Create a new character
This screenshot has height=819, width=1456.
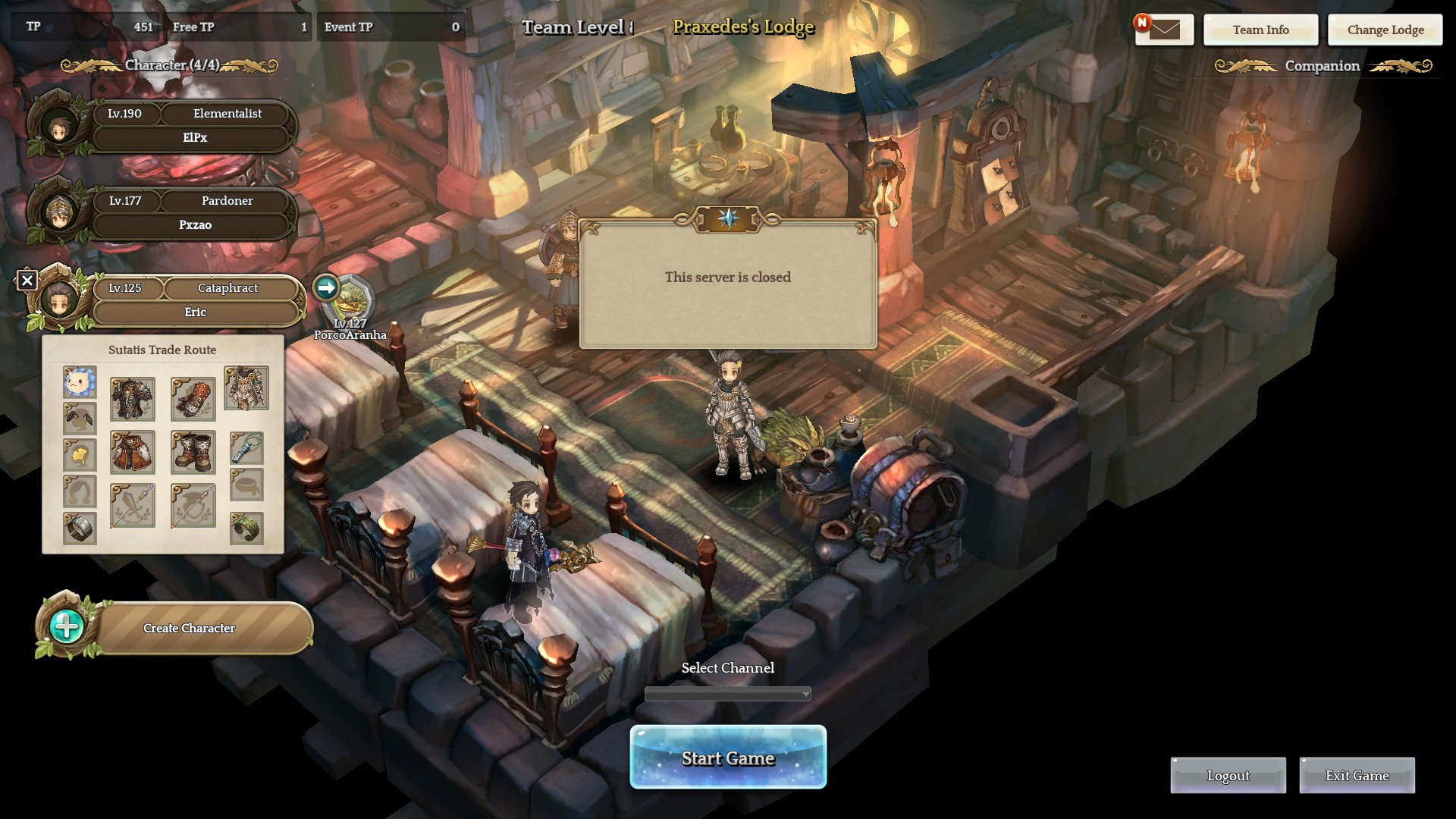coord(188,628)
